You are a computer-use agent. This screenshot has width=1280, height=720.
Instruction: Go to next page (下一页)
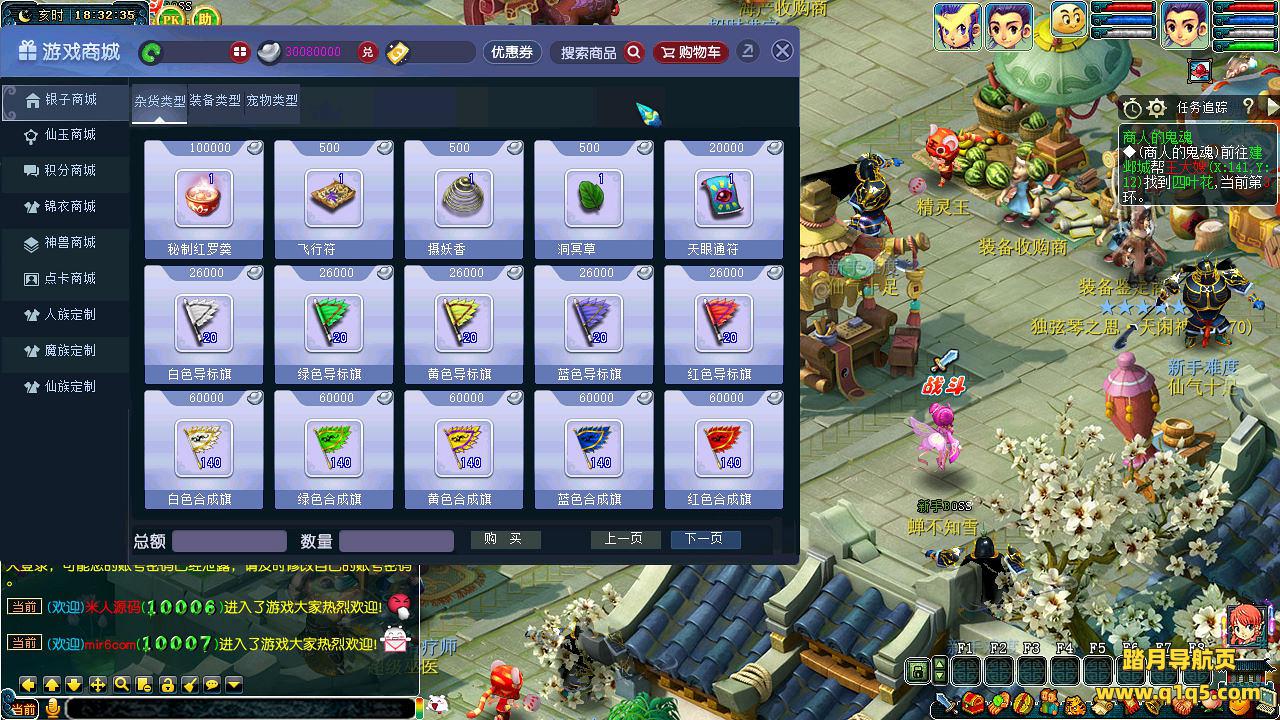(704, 539)
